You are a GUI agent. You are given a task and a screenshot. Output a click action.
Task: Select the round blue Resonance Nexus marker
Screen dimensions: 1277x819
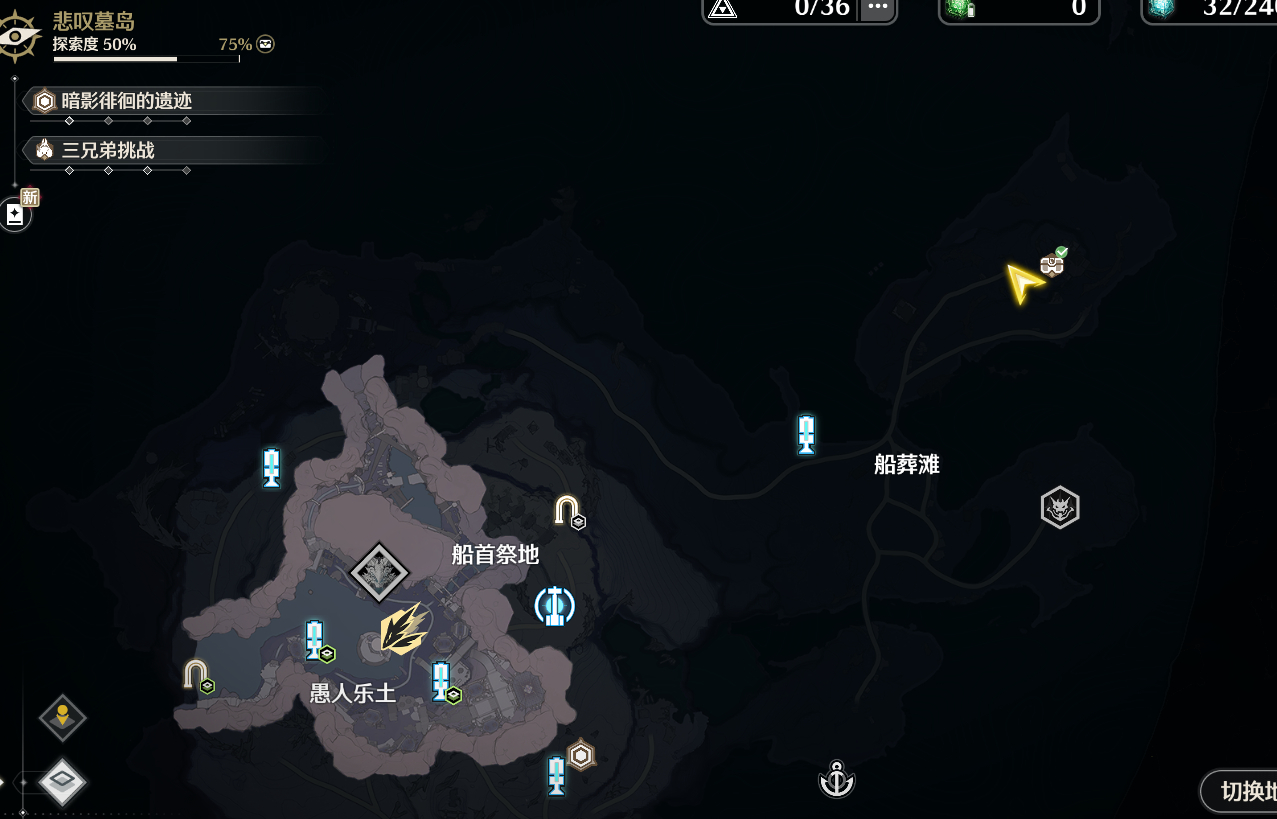(554, 605)
